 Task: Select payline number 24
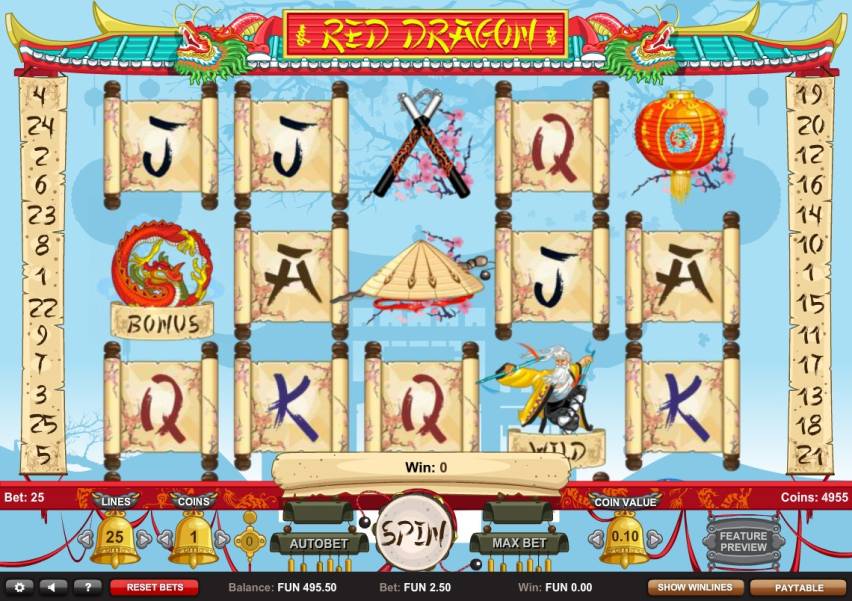click(x=39, y=126)
